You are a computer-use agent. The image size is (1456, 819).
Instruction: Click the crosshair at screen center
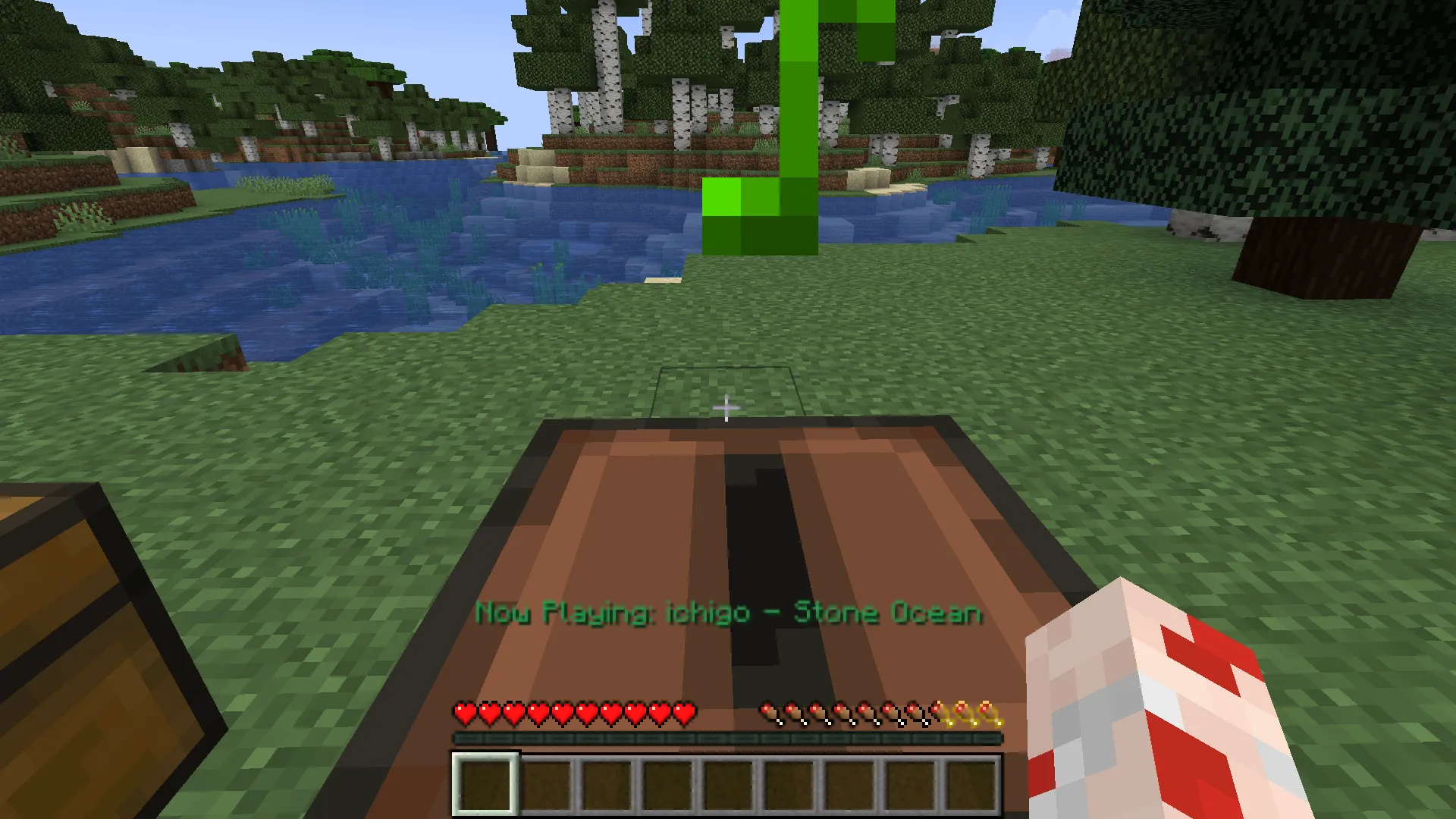coord(726,408)
